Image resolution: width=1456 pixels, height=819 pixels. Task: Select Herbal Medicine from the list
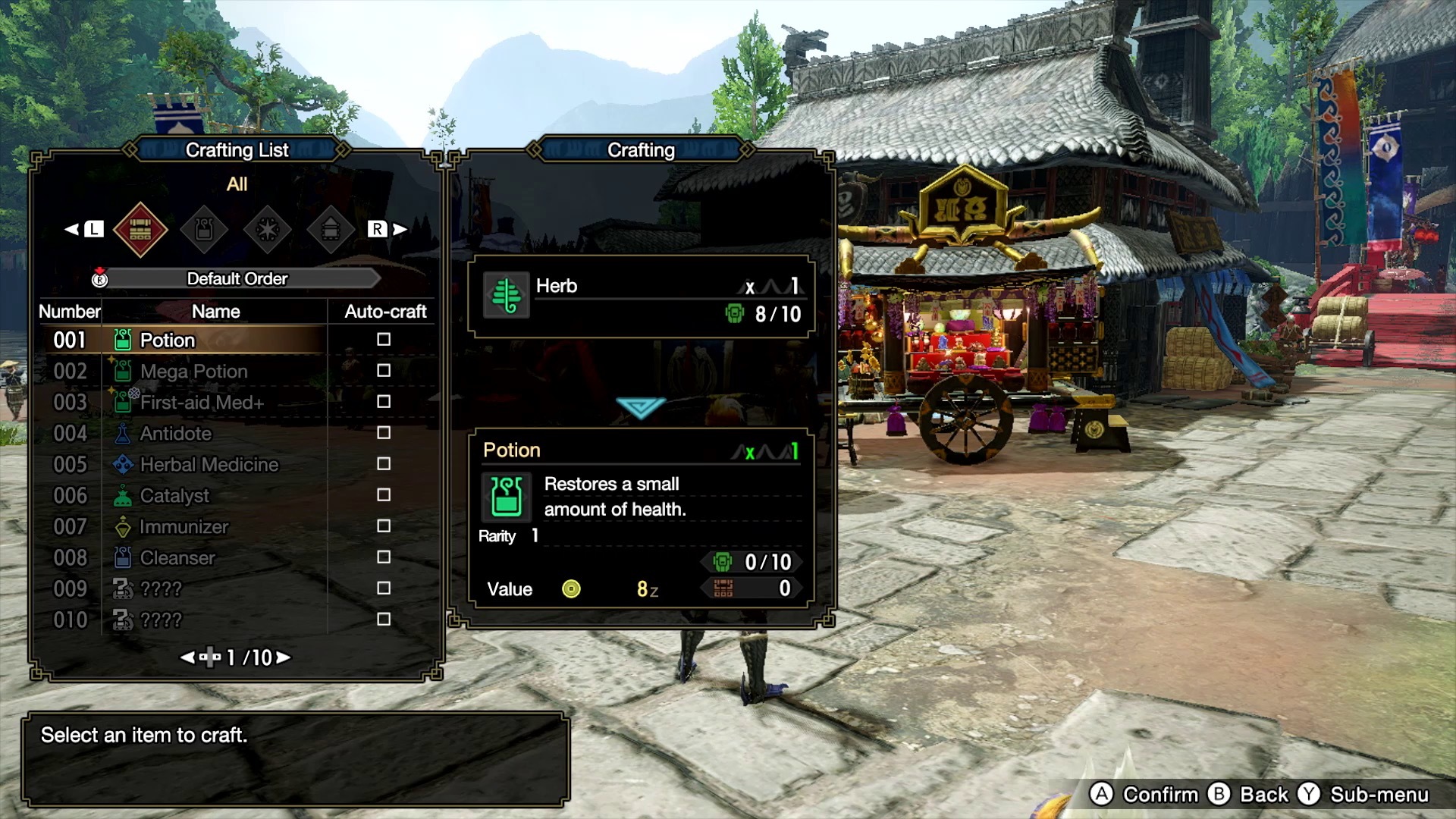click(209, 464)
